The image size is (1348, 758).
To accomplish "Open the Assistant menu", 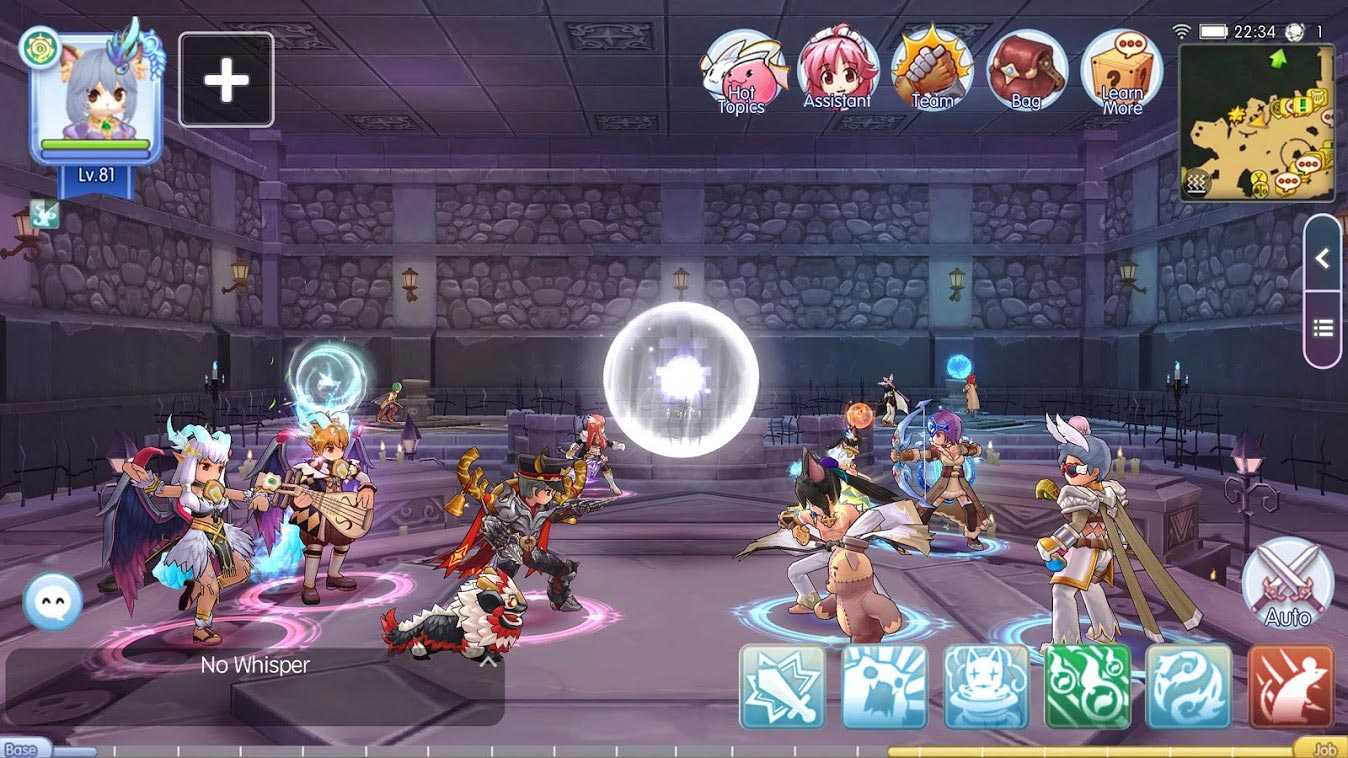I will point(838,70).
